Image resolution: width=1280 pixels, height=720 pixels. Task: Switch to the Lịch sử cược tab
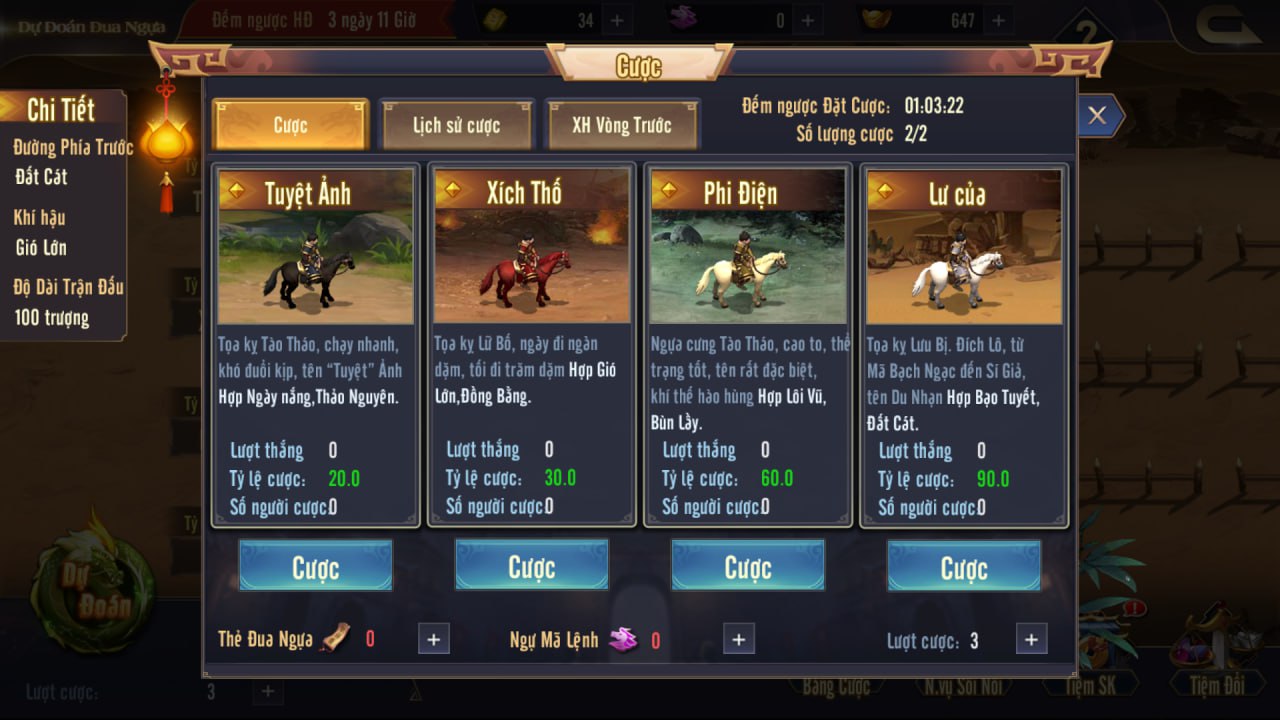point(456,125)
